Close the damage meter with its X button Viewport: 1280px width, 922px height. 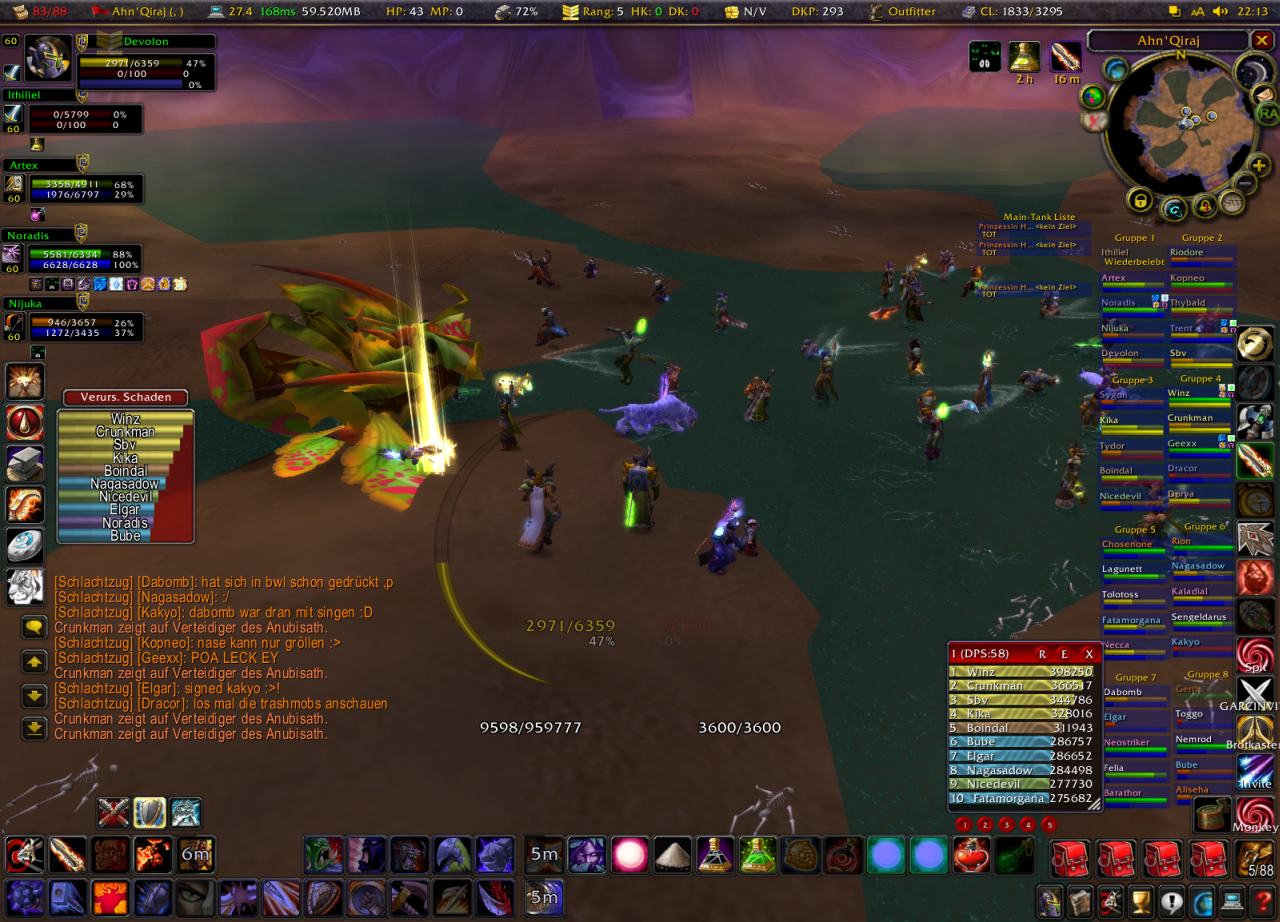pos(1089,653)
